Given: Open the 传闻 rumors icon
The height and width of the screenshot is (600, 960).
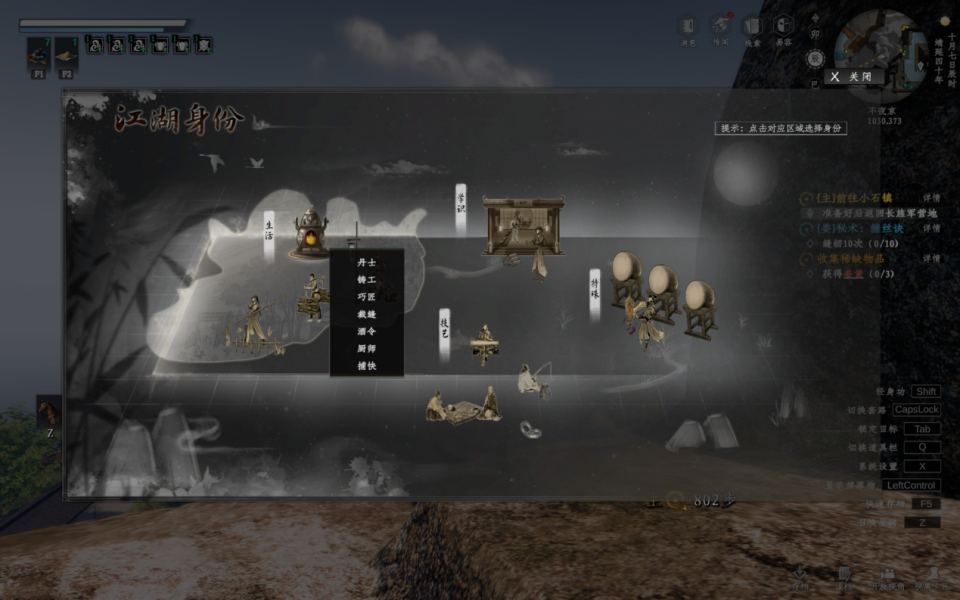Looking at the screenshot, I should pos(720,28).
